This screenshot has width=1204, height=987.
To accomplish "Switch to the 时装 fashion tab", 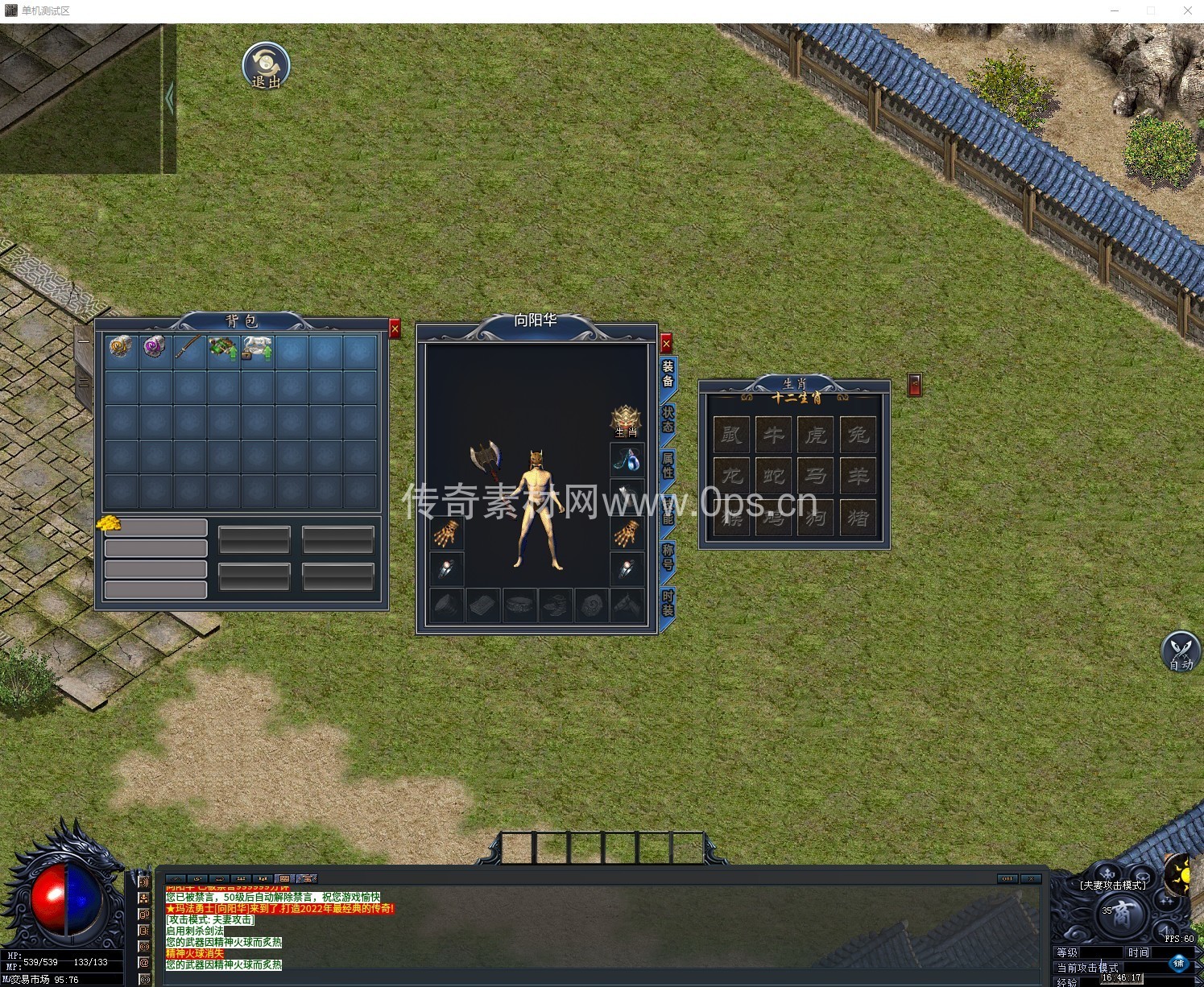I will tap(668, 602).
